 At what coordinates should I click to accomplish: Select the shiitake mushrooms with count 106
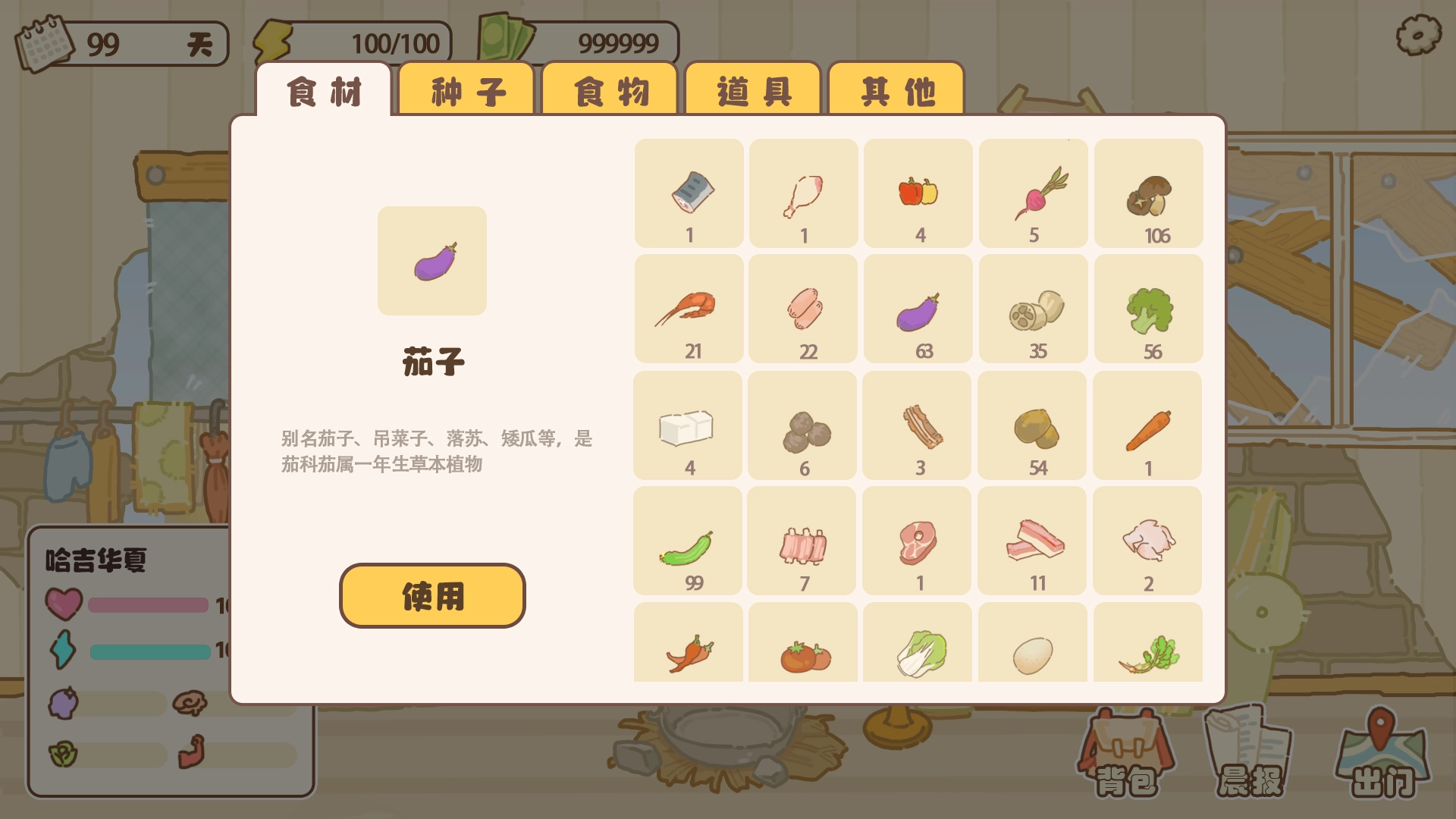click(1148, 192)
